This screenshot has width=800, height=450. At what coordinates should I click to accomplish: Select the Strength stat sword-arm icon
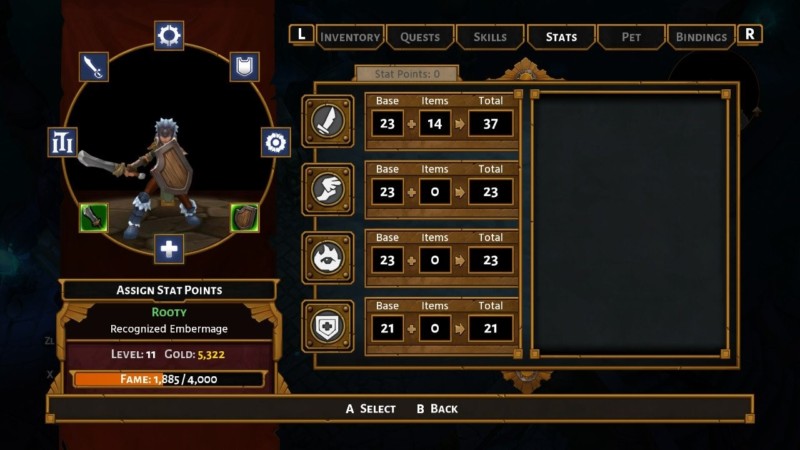pyautogui.click(x=328, y=121)
